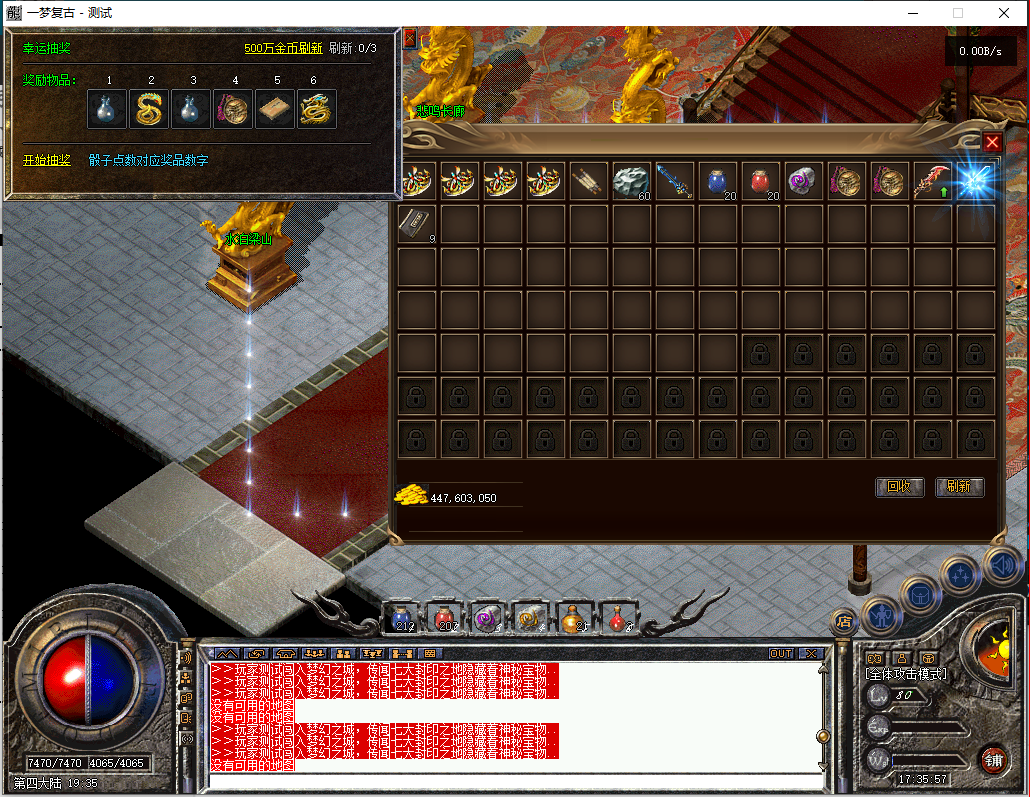The image size is (1030, 797).
Task: Click the 回收 recycle button
Action: 899,487
